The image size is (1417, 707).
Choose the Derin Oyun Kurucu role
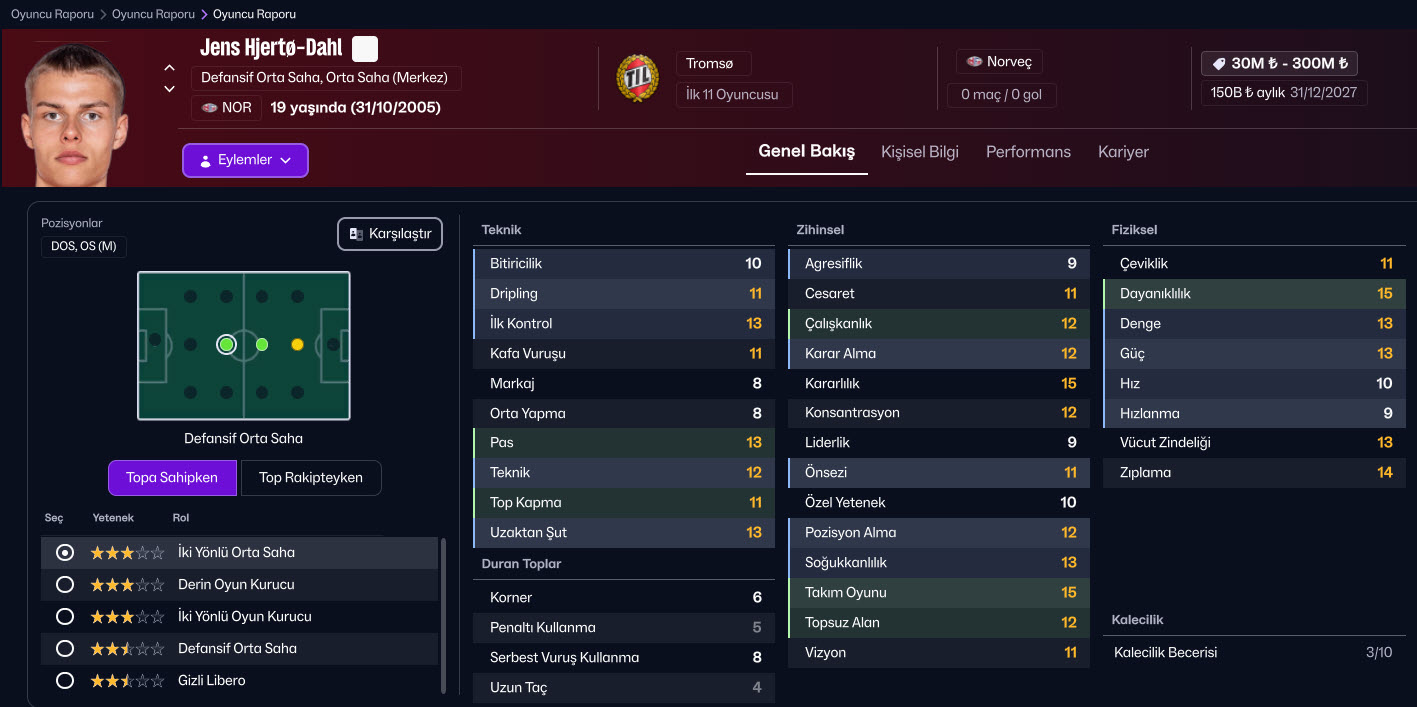click(x=66, y=584)
